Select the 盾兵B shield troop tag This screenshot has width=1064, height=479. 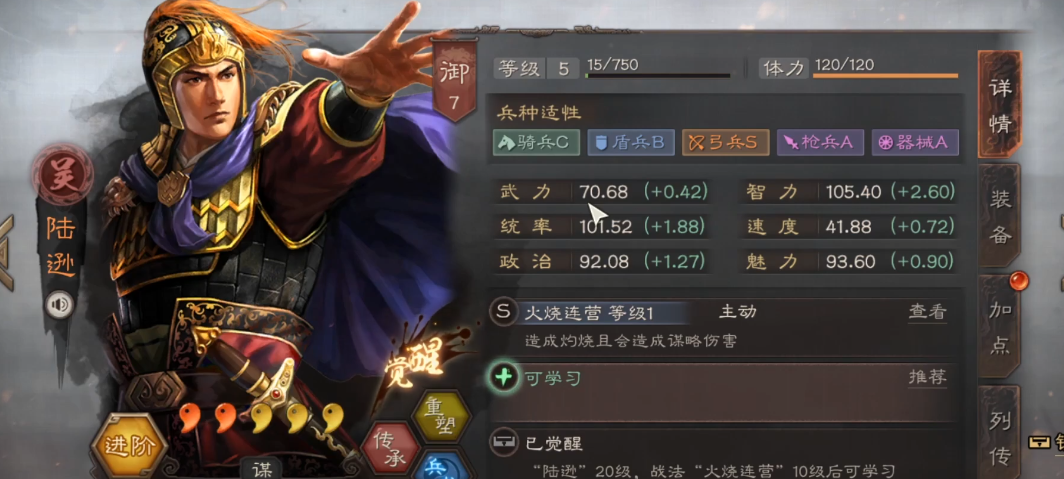[629, 142]
